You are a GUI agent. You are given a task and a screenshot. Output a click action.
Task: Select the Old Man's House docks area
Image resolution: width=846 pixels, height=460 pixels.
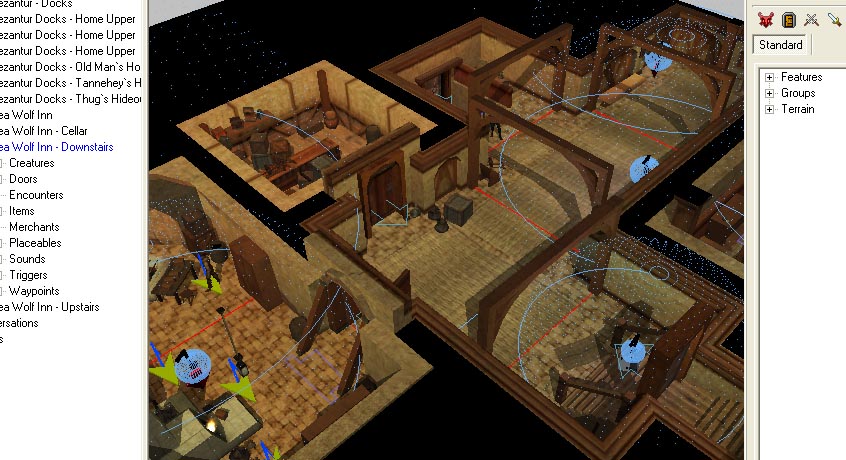pos(70,67)
